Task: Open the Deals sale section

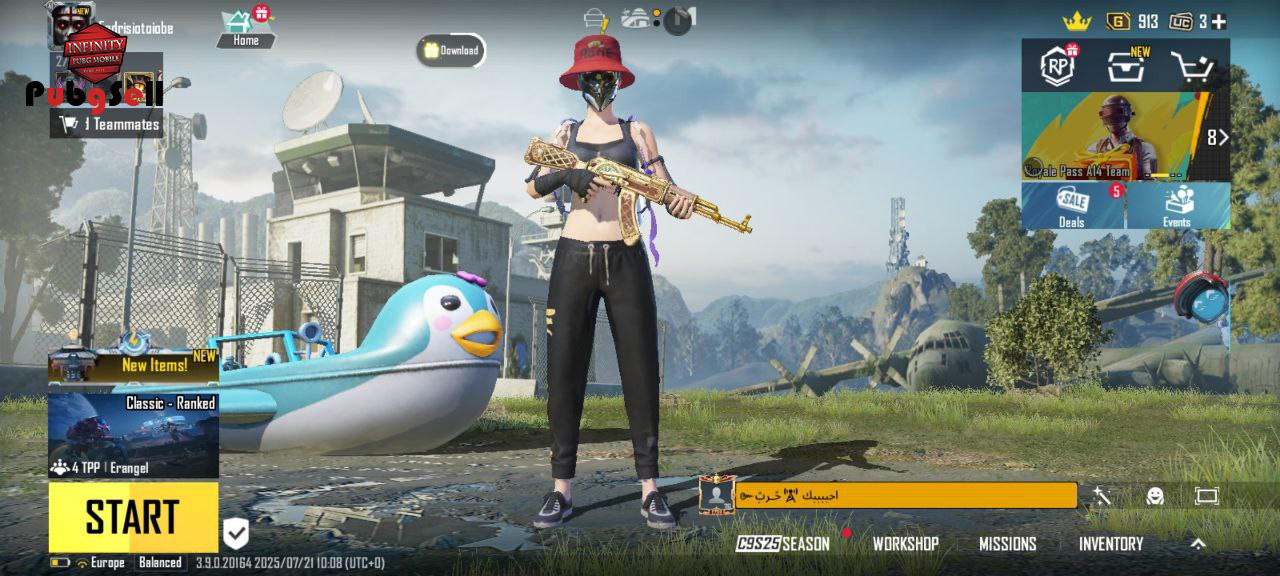Action: coord(1072,205)
